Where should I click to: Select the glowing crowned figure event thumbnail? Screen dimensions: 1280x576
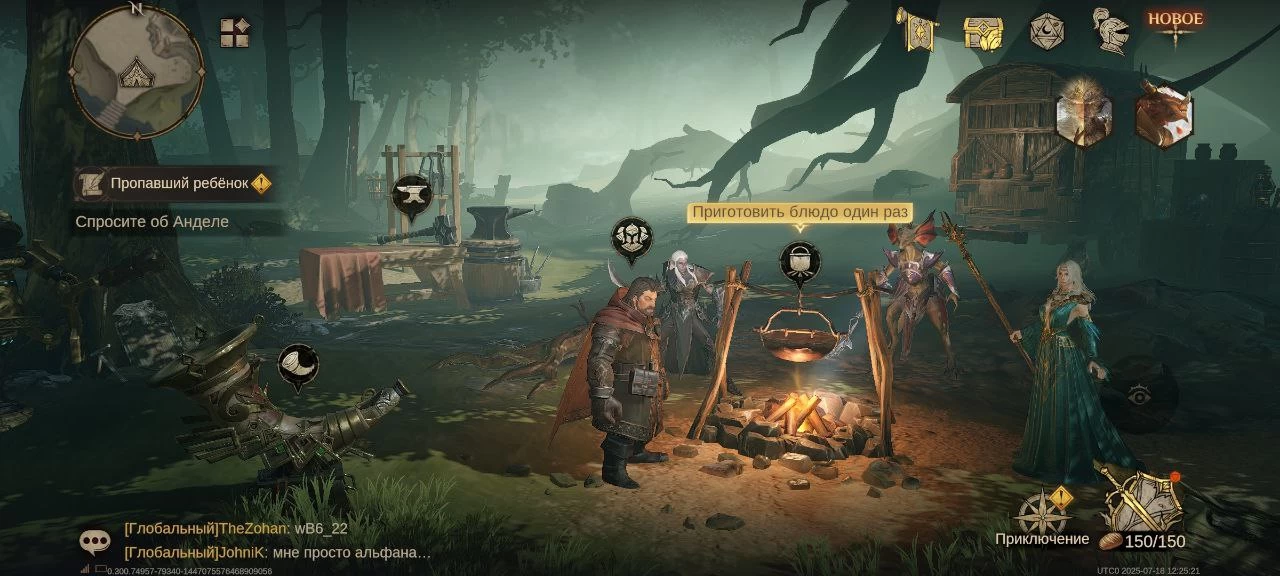pyautogui.click(x=1085, y=113)
